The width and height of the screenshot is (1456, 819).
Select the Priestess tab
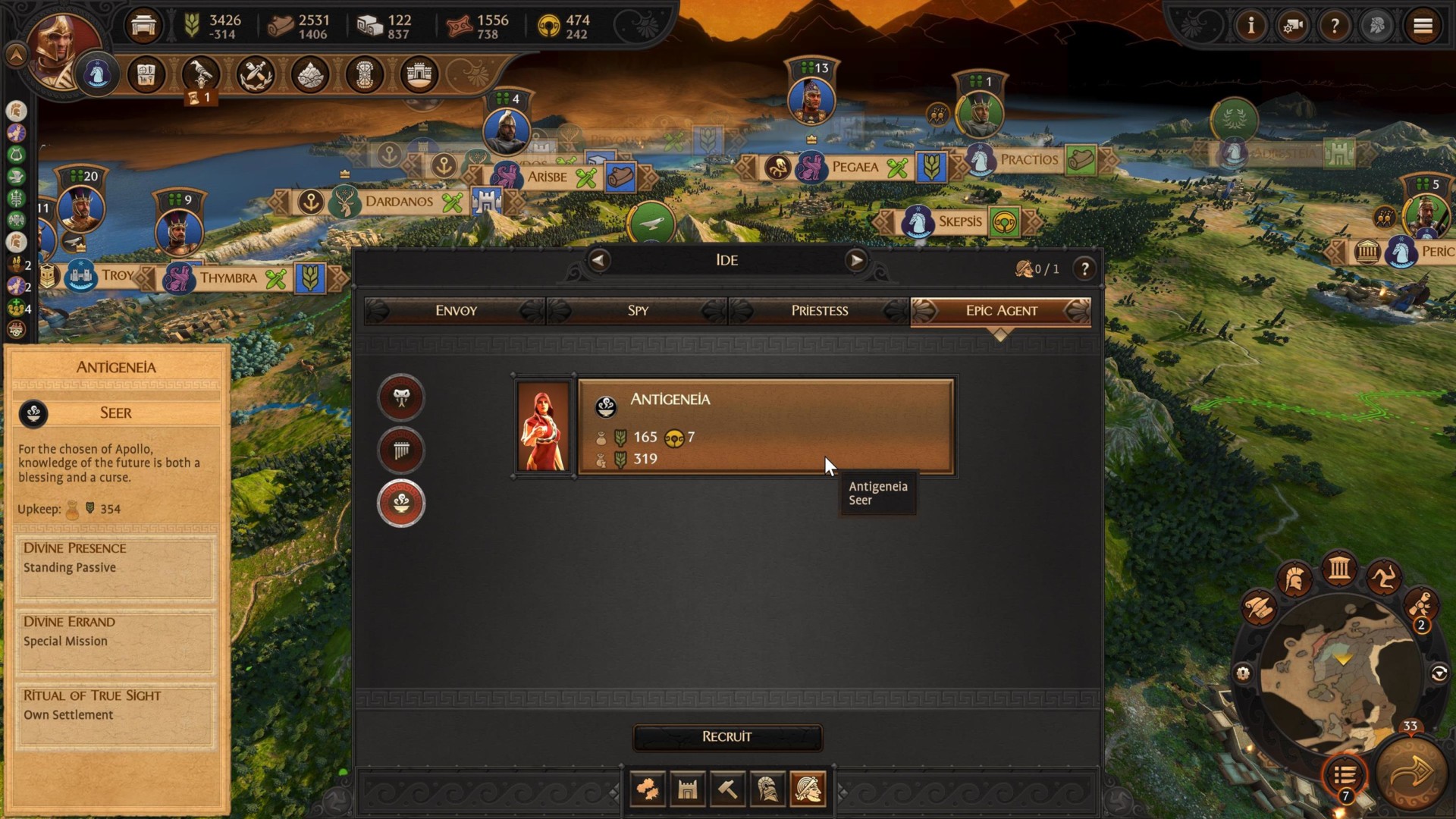tap(819, 310)
